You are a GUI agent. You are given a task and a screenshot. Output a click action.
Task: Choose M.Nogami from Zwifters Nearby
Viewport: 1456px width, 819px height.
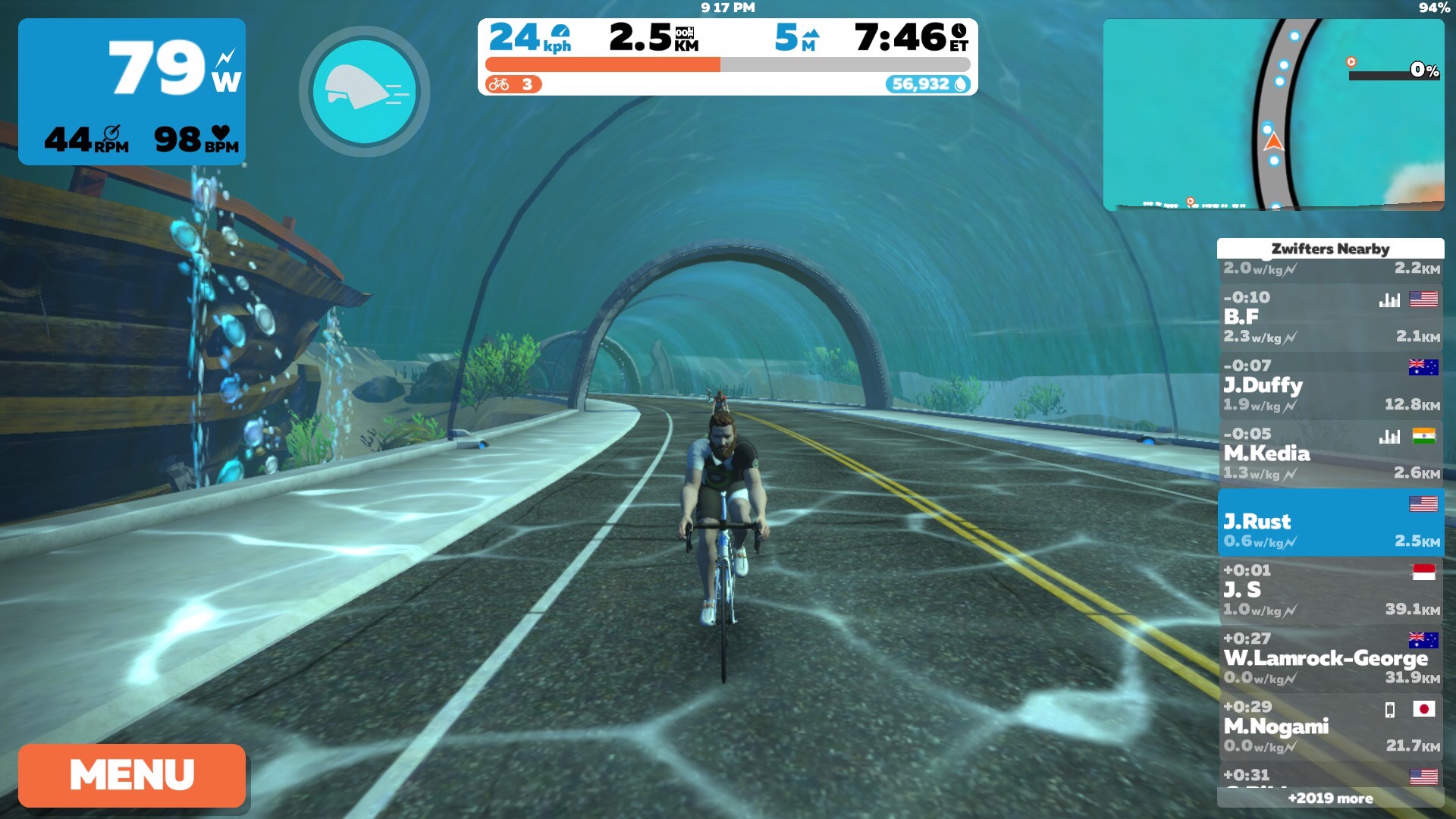click(1330, 726)
